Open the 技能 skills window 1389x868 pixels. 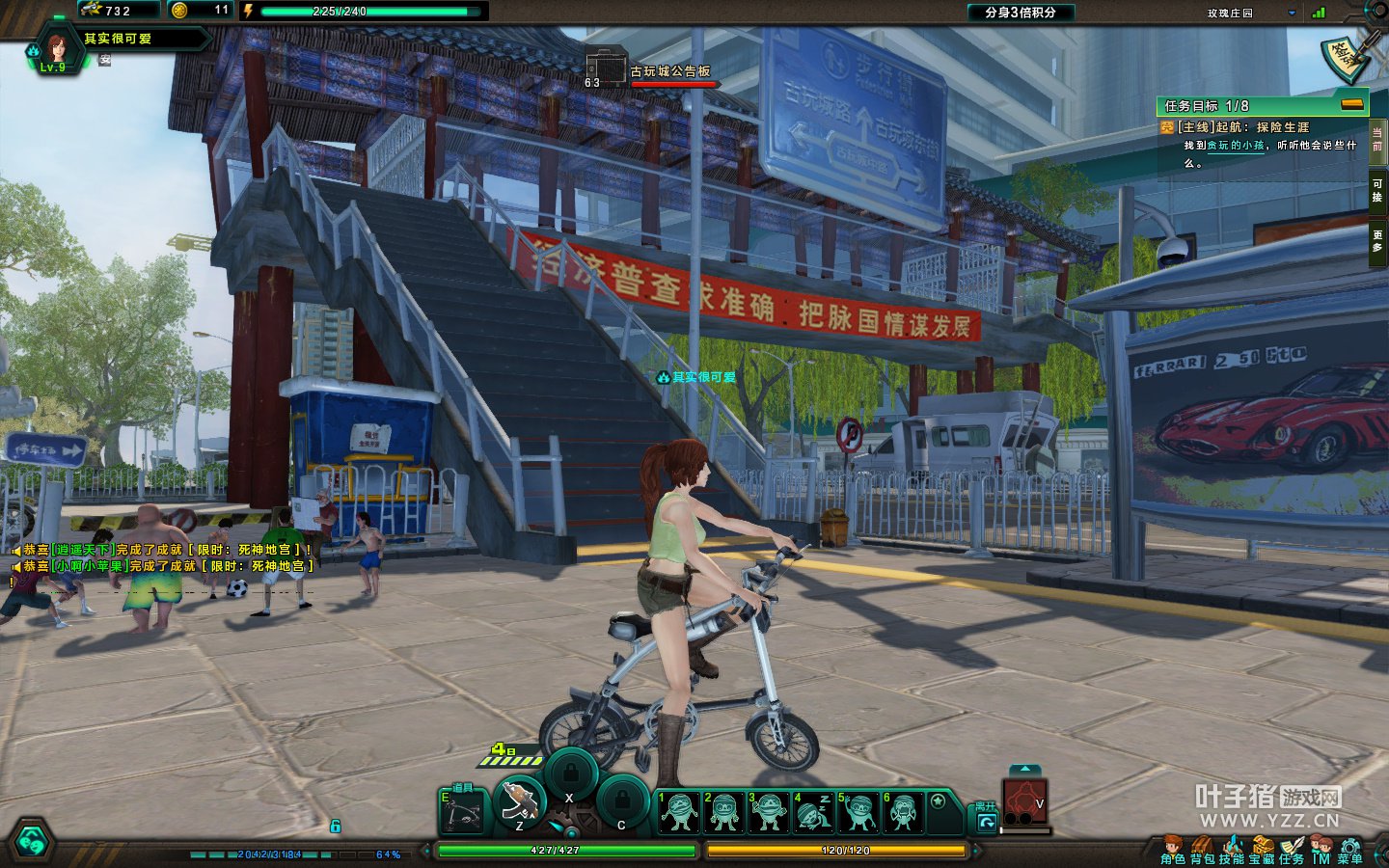[x=1232, y=850]
